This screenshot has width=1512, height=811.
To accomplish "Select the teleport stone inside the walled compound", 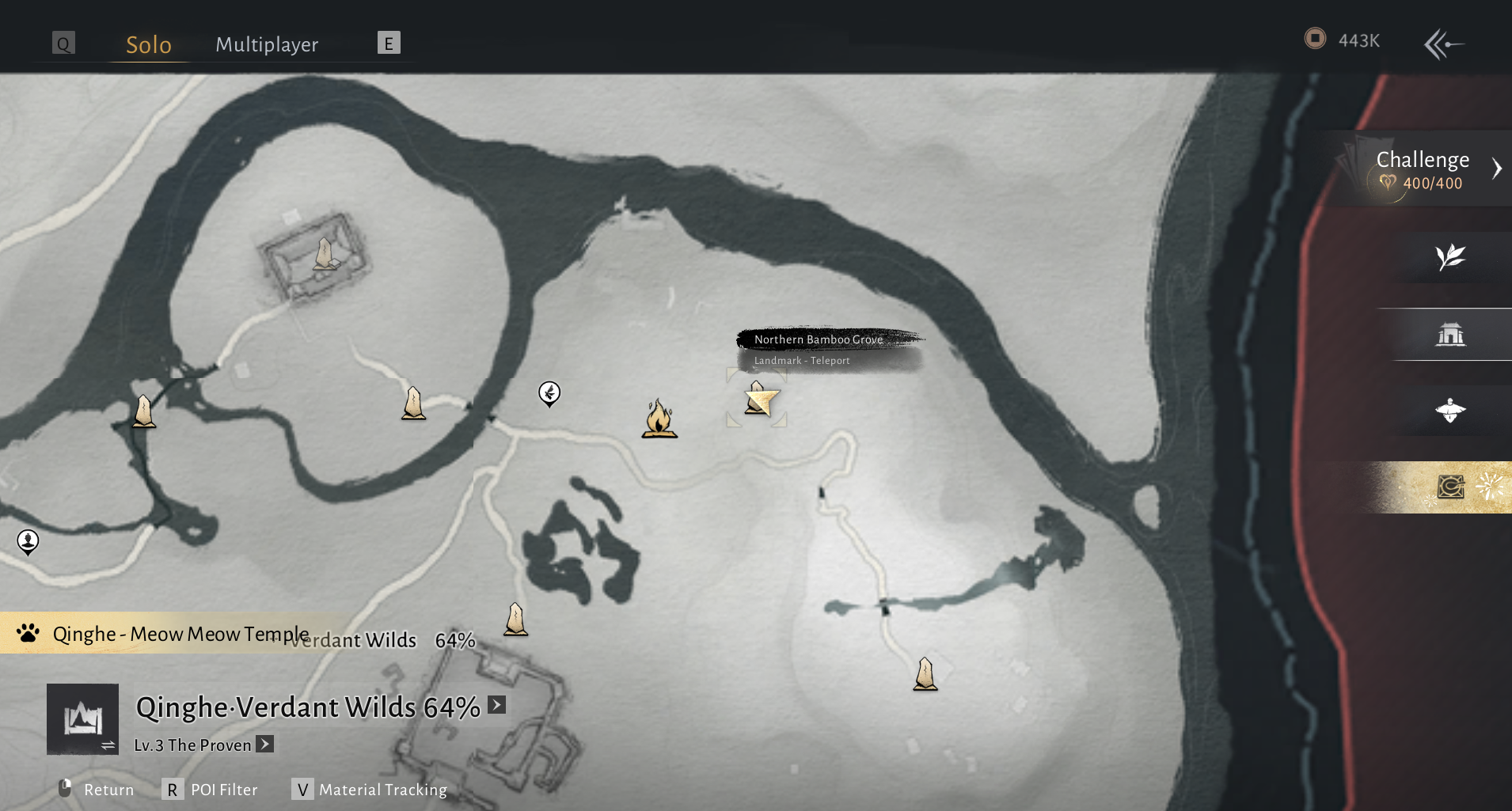I will click(x=325, y=255).
